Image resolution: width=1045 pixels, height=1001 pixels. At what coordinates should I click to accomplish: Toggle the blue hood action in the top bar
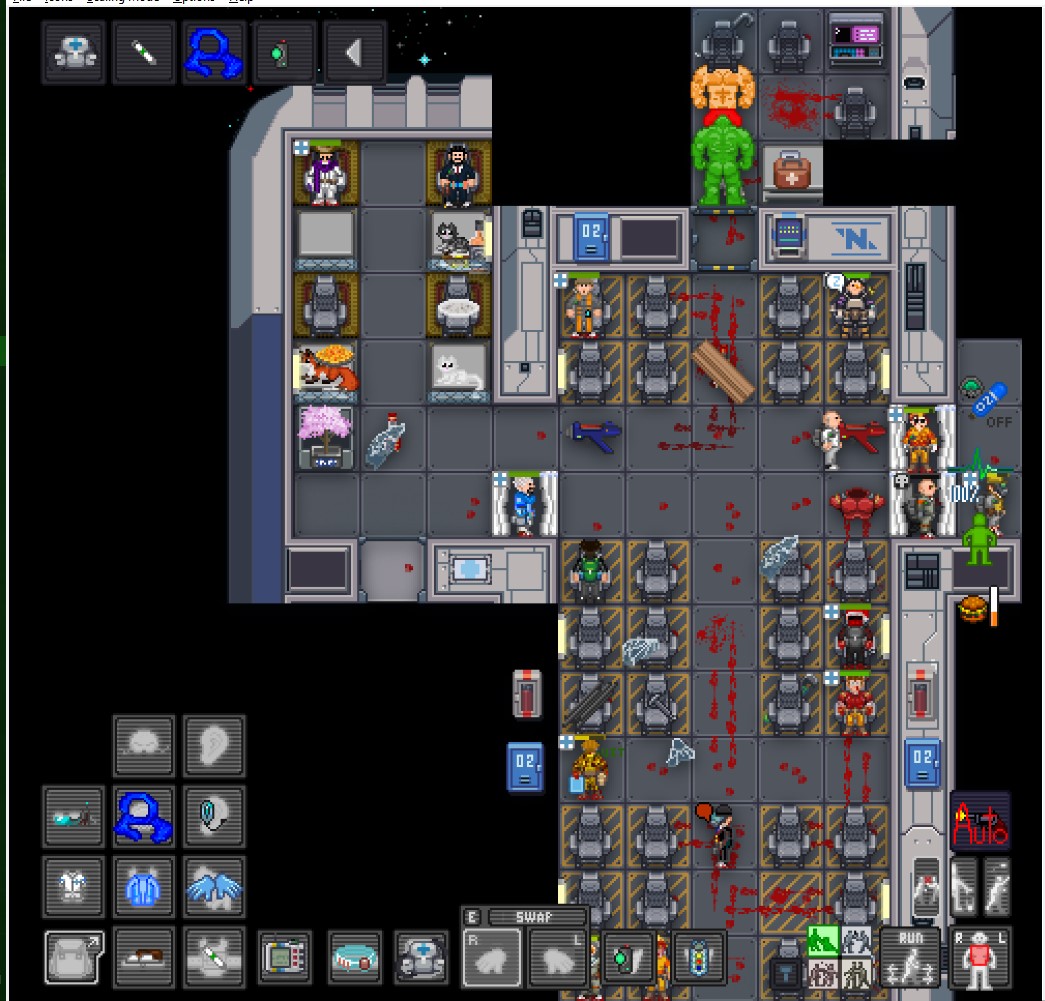coord(214,52)
